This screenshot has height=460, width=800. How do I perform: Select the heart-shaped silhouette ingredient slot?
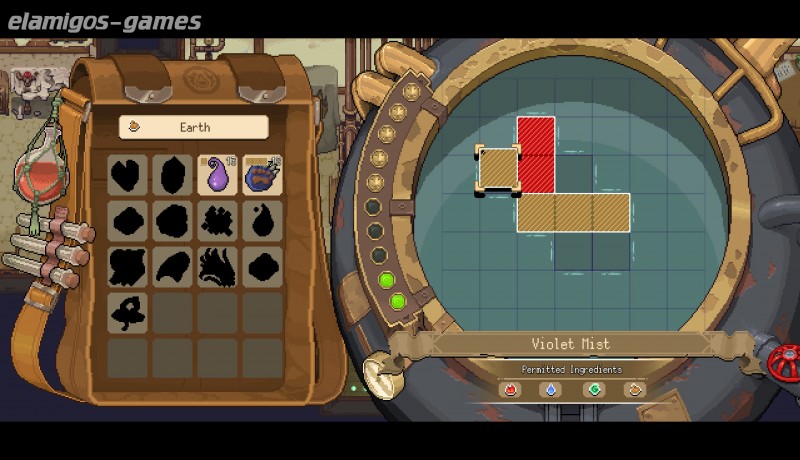click(127, 175)
